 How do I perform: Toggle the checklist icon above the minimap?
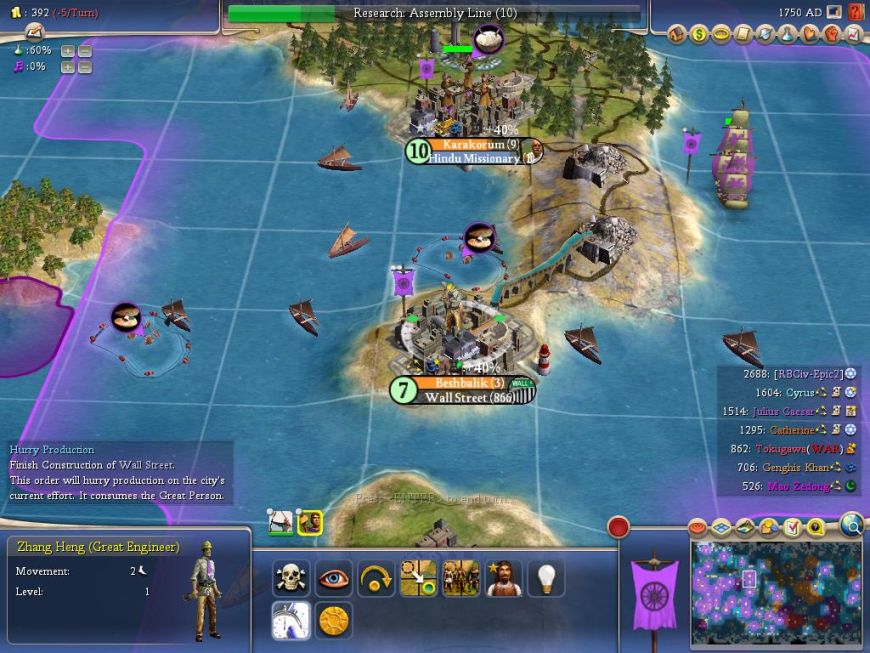click(x=792, y=527)
